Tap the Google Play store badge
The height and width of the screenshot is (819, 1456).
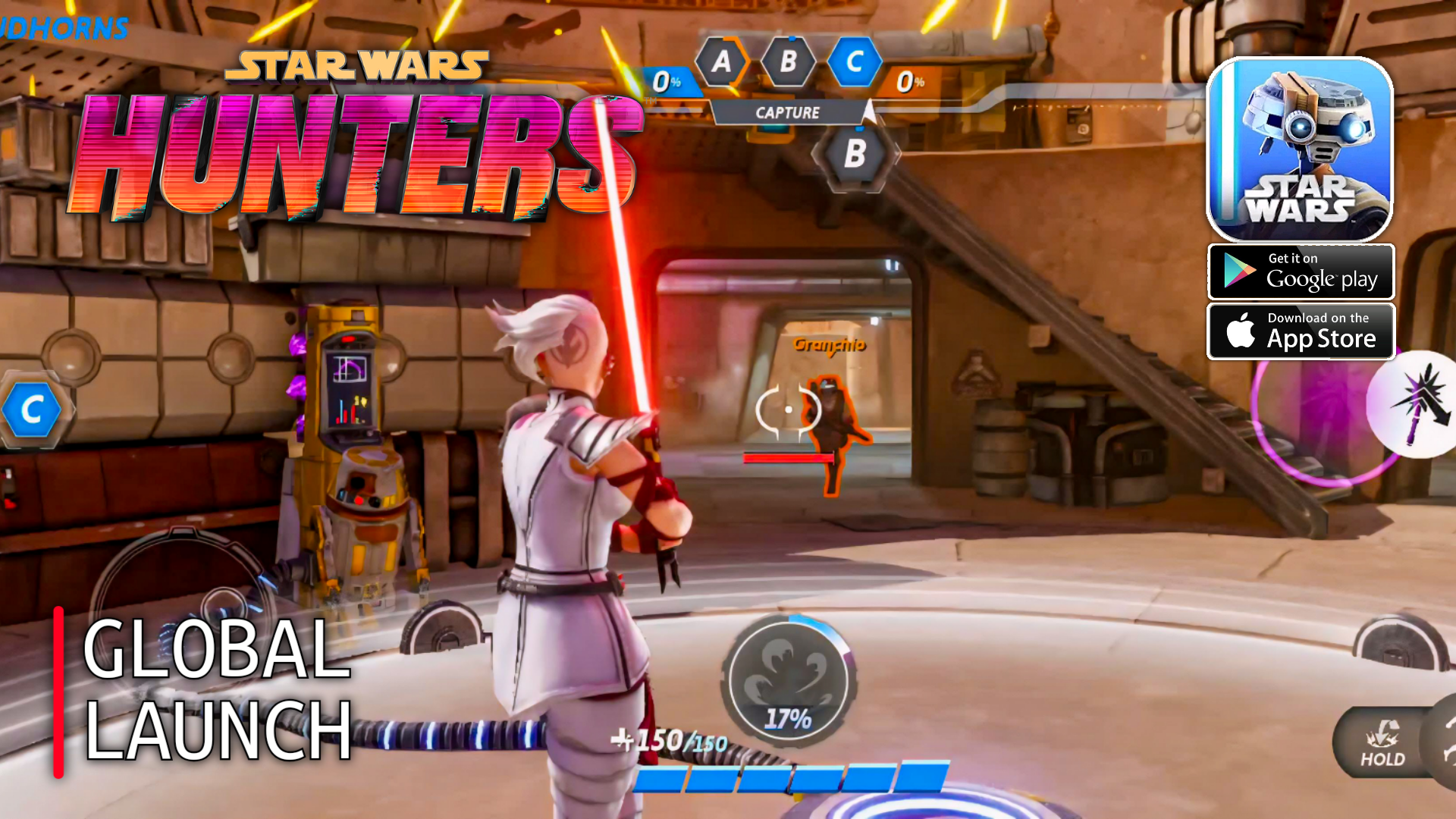[x=1301, y=272]
